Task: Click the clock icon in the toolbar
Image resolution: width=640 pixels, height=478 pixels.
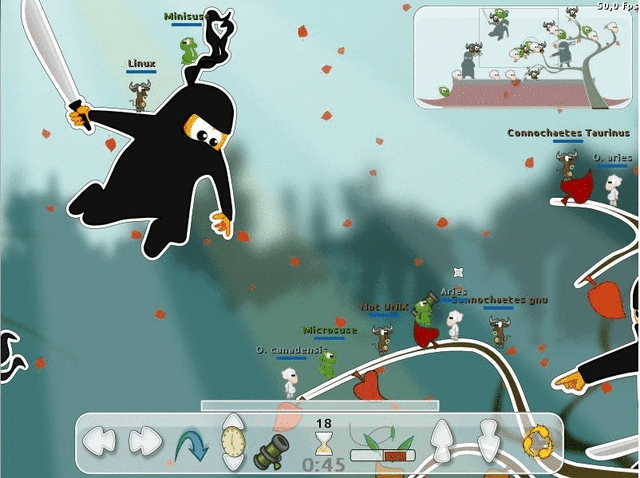Action: click(x=233, y=441)
